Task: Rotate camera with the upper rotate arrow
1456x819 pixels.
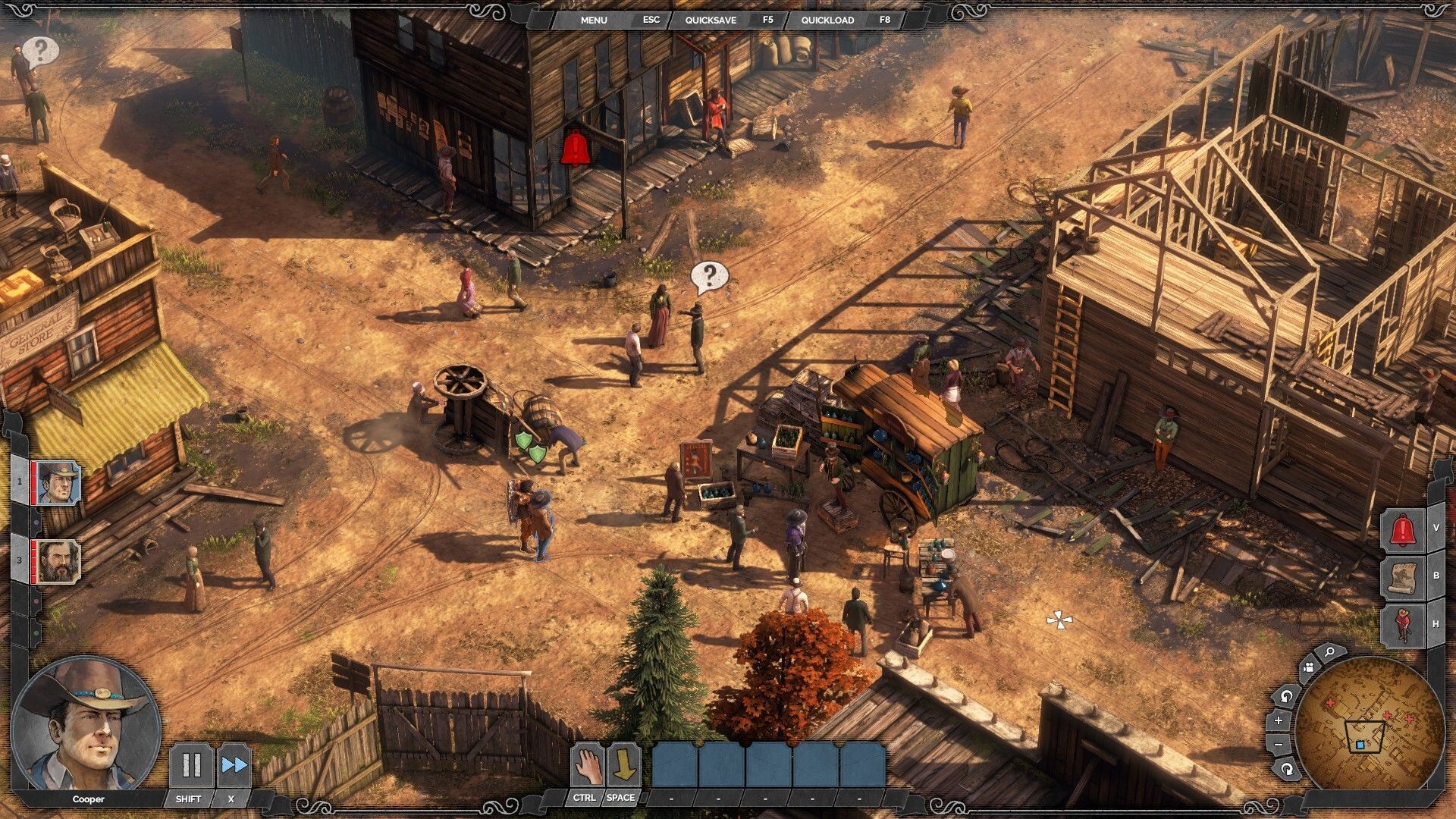Action: 1287,695
